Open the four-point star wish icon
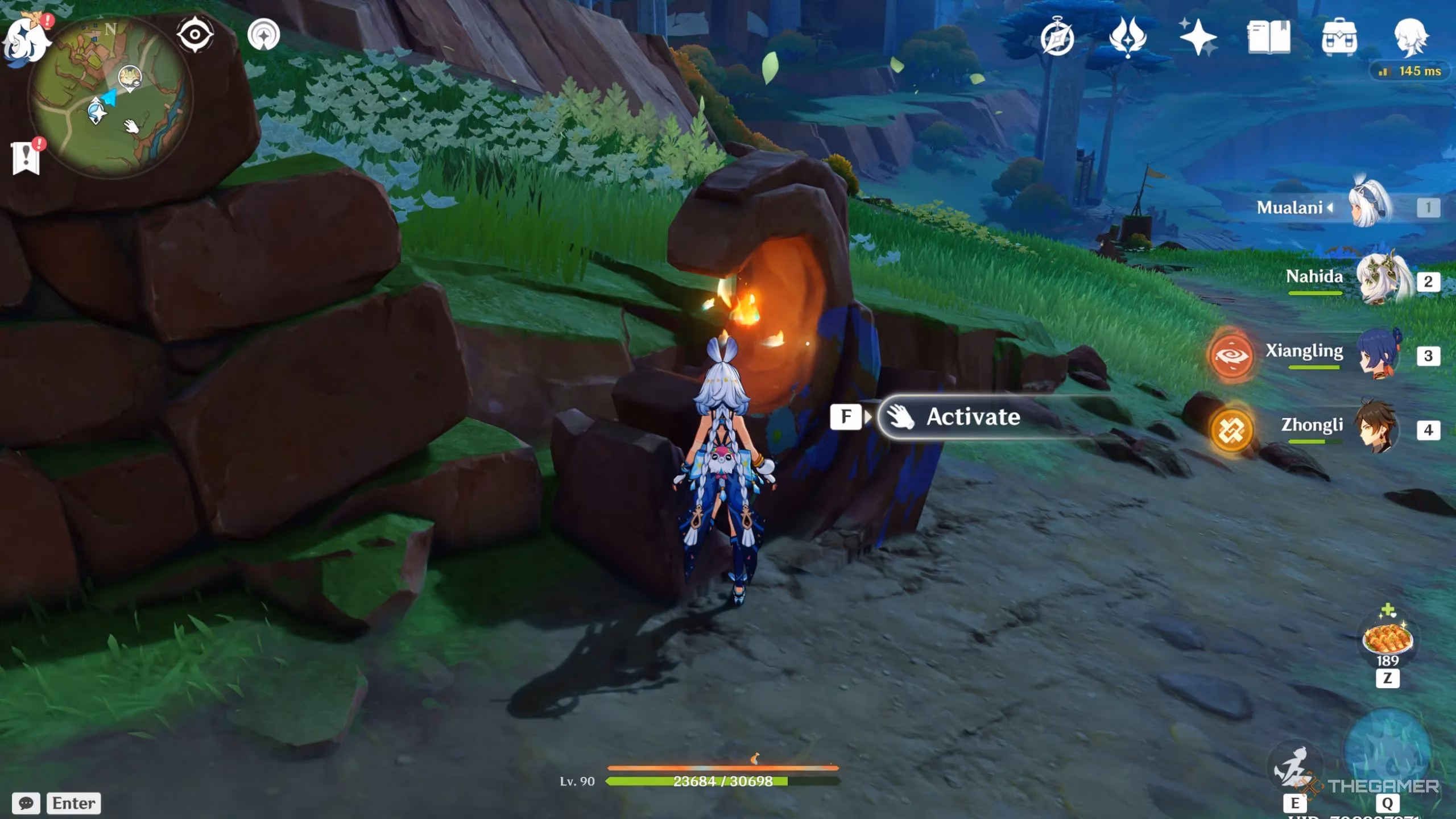Screen dimensions: 1456x819 pos(1198,38)
